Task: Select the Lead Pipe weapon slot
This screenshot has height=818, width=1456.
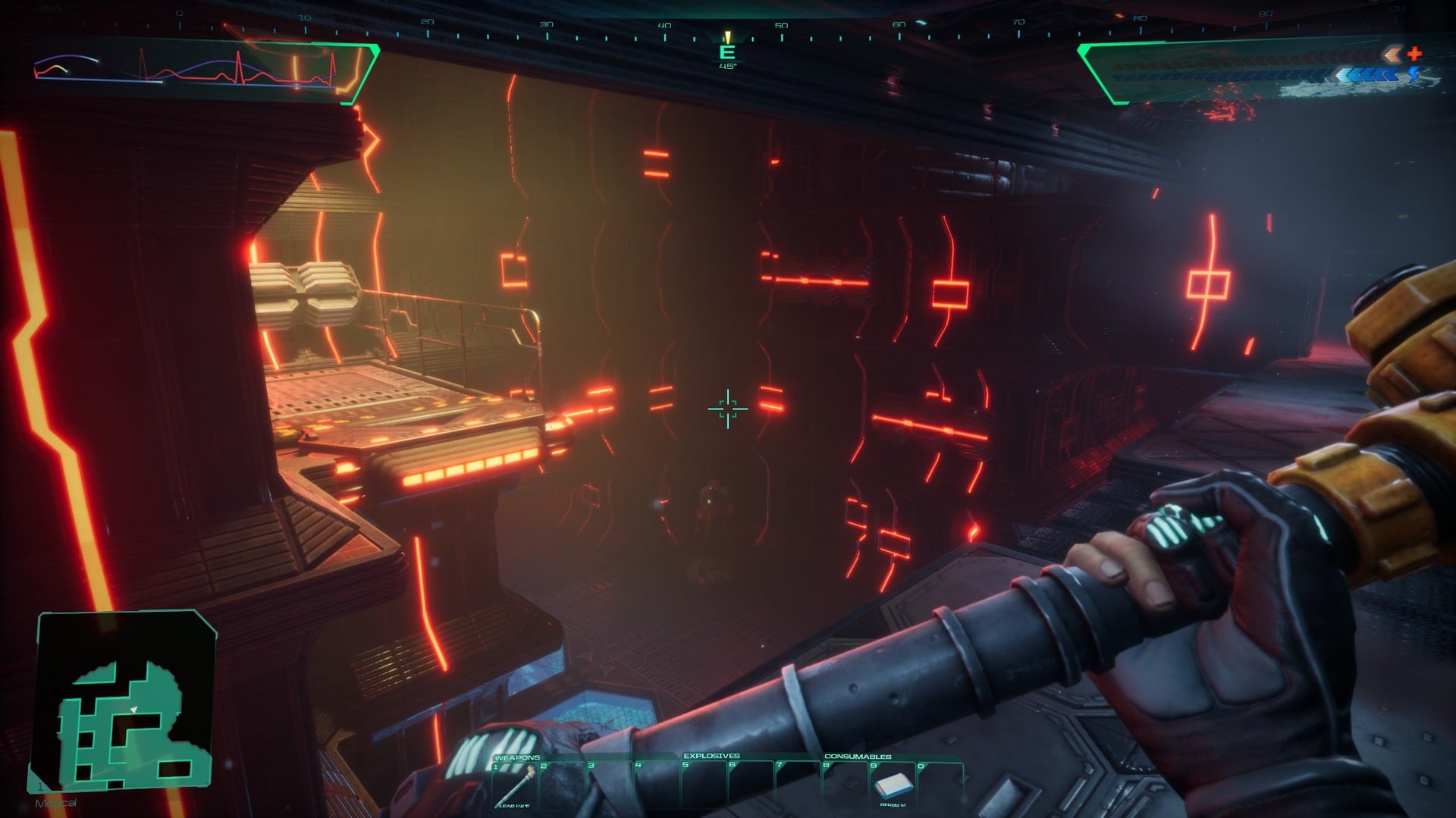Action: (516, 786)
